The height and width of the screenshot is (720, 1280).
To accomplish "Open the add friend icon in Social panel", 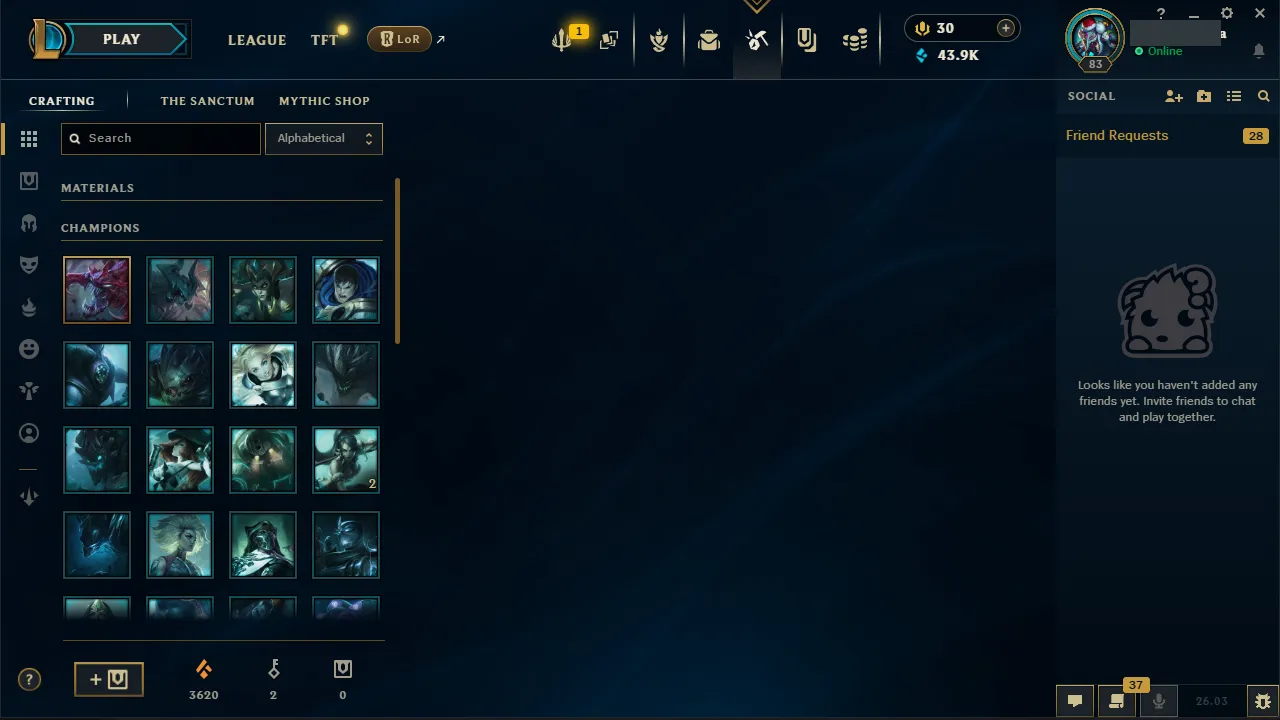I will click(1174, 96).
